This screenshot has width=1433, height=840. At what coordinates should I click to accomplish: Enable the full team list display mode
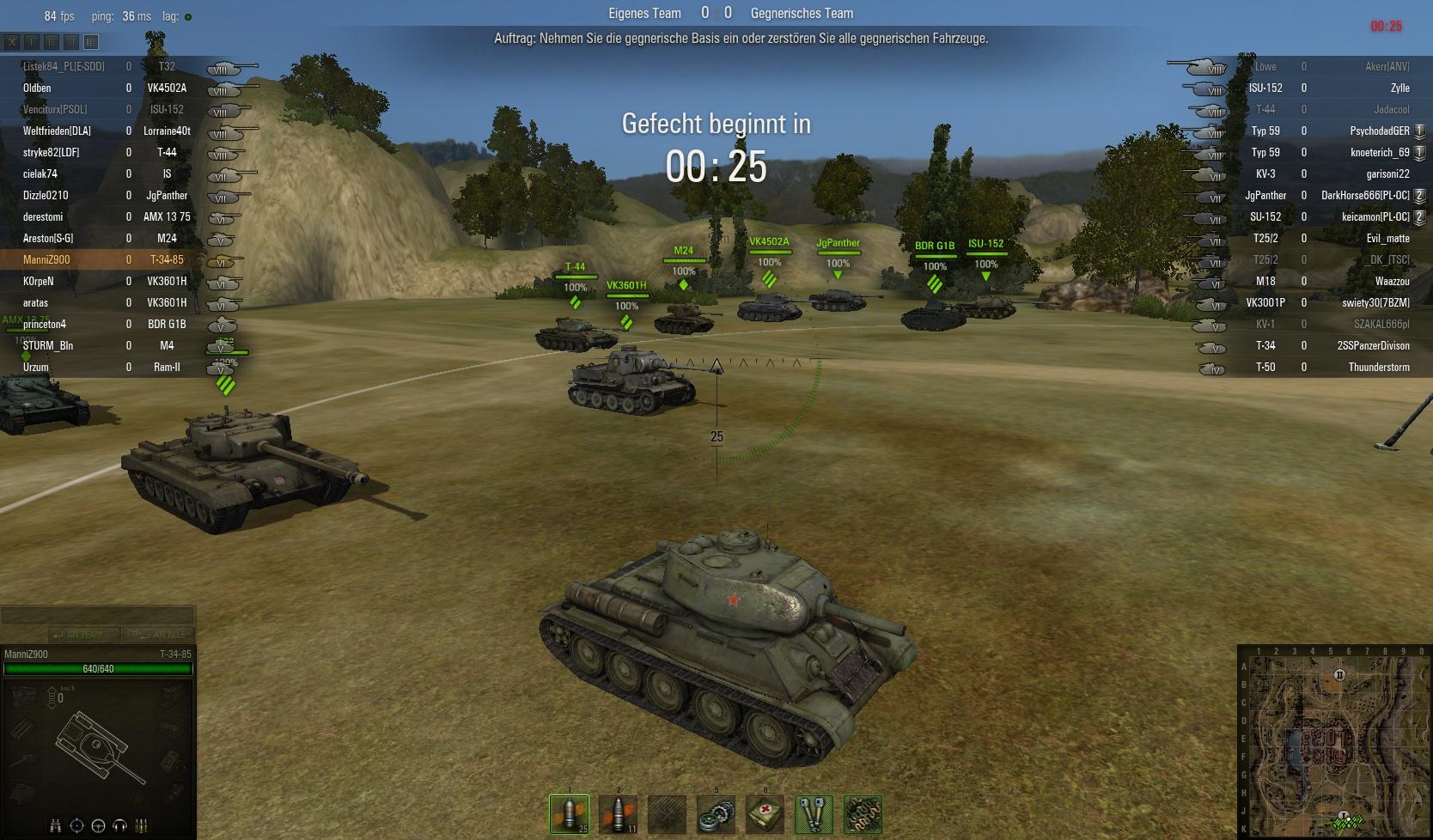(x=91, y=41)
